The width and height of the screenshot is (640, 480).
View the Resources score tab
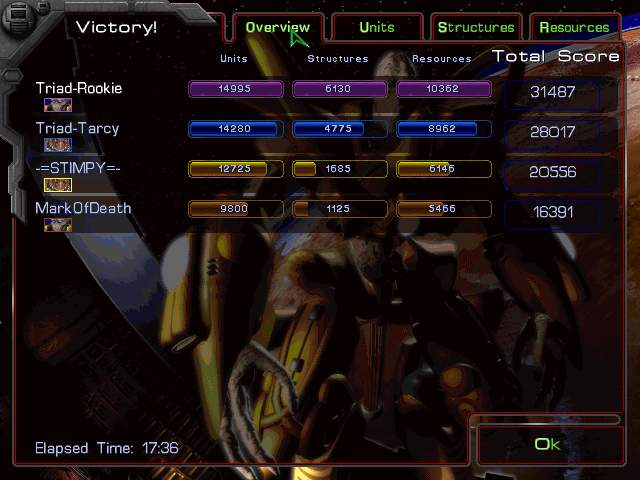point(574,28)
